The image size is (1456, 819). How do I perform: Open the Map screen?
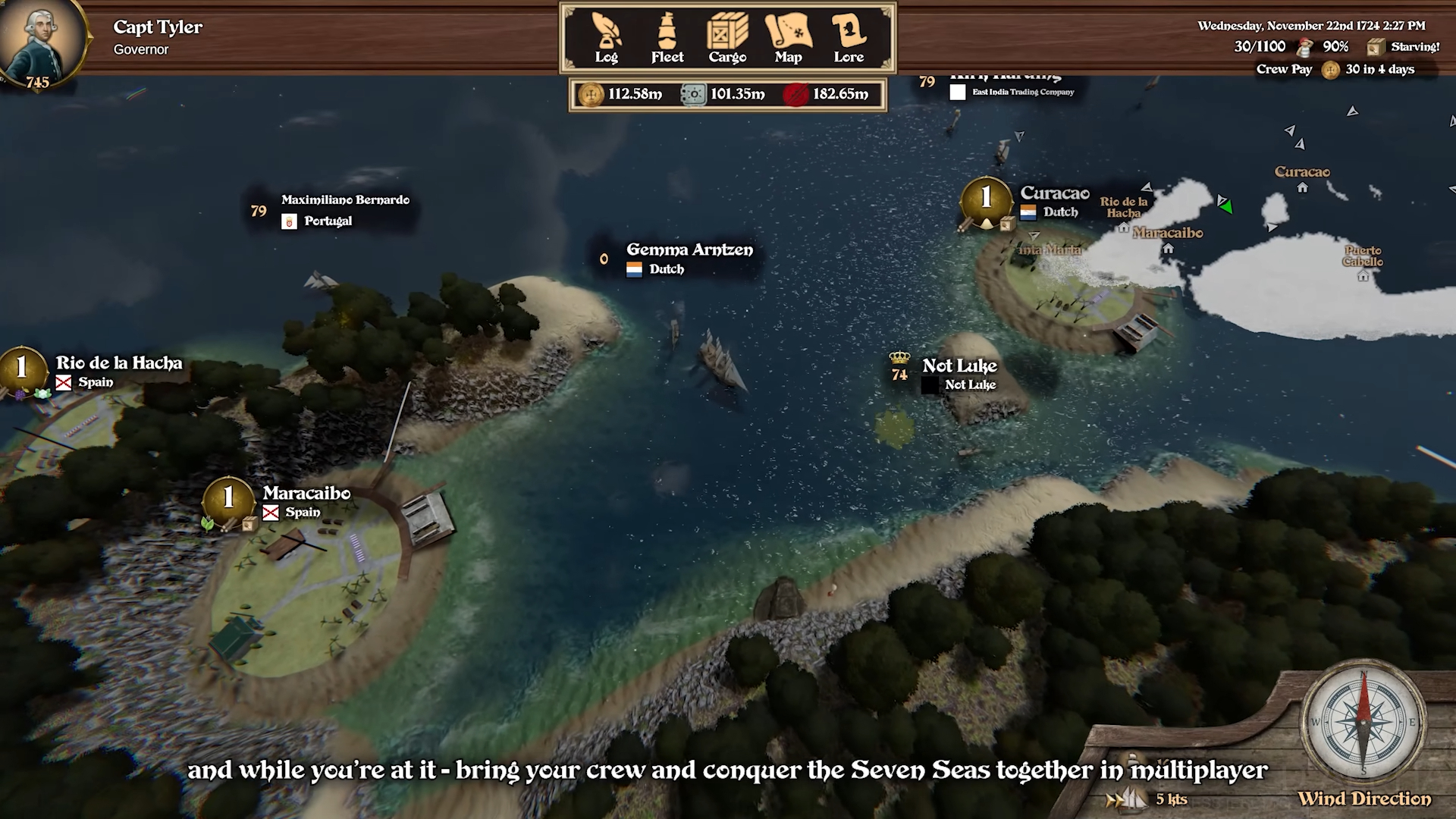(788, 38)
